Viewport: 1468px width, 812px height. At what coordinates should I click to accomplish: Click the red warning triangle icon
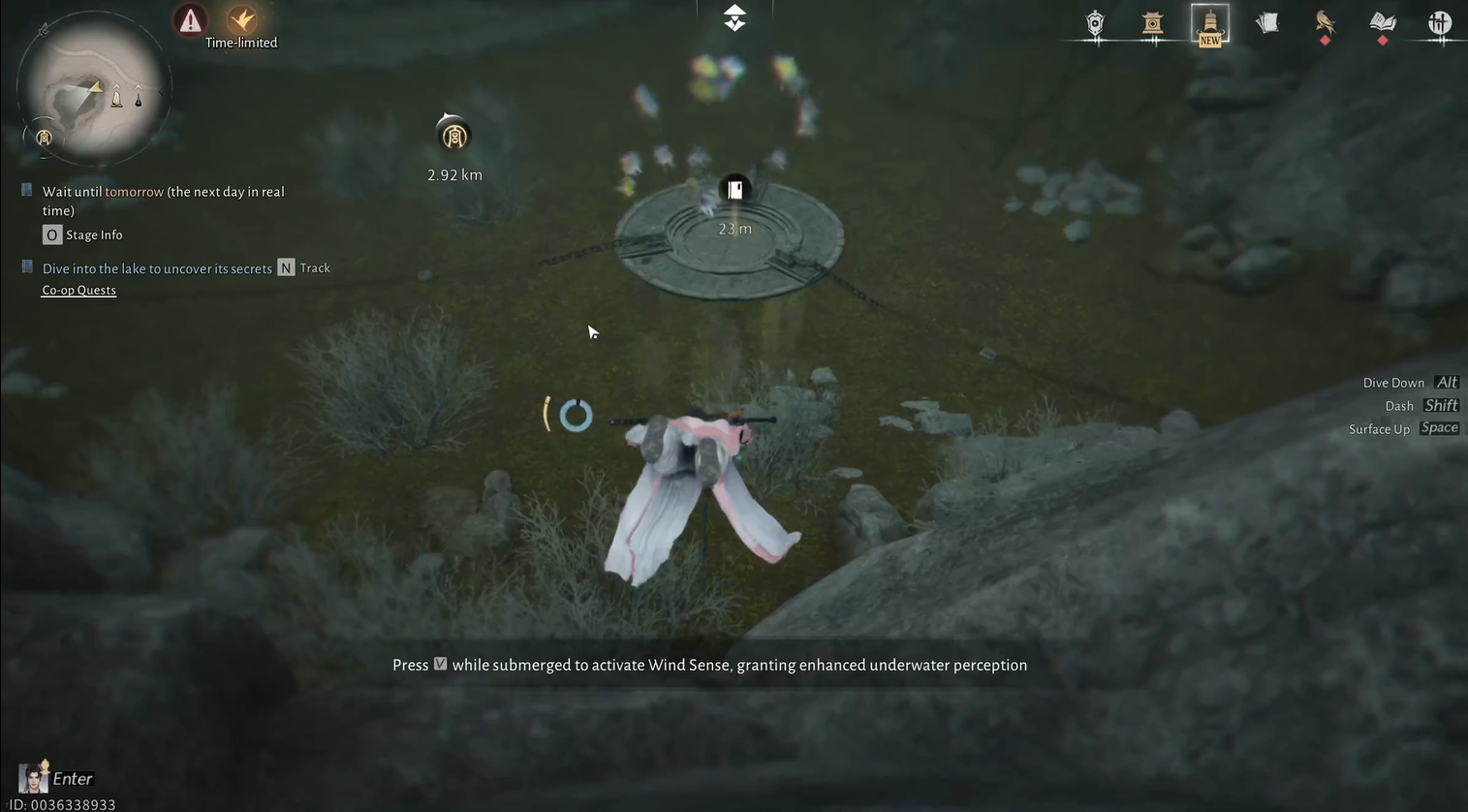(190, 19)
